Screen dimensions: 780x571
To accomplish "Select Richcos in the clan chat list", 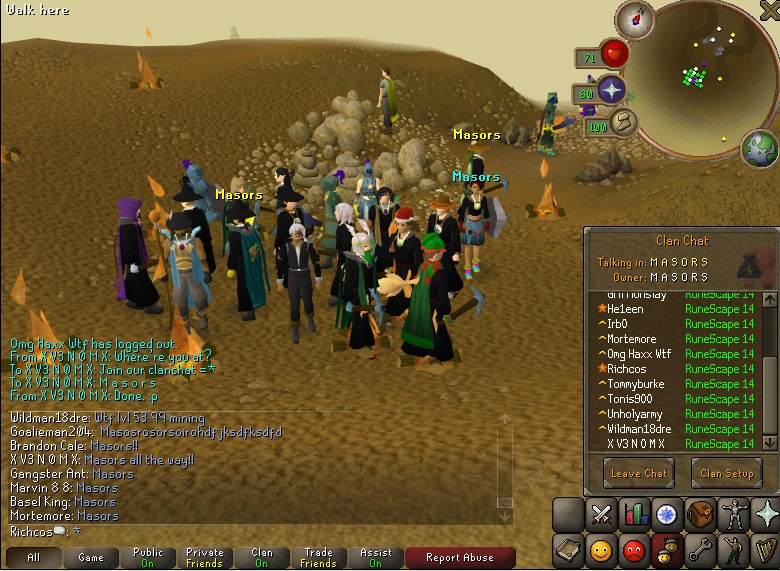I will point(626,369).
